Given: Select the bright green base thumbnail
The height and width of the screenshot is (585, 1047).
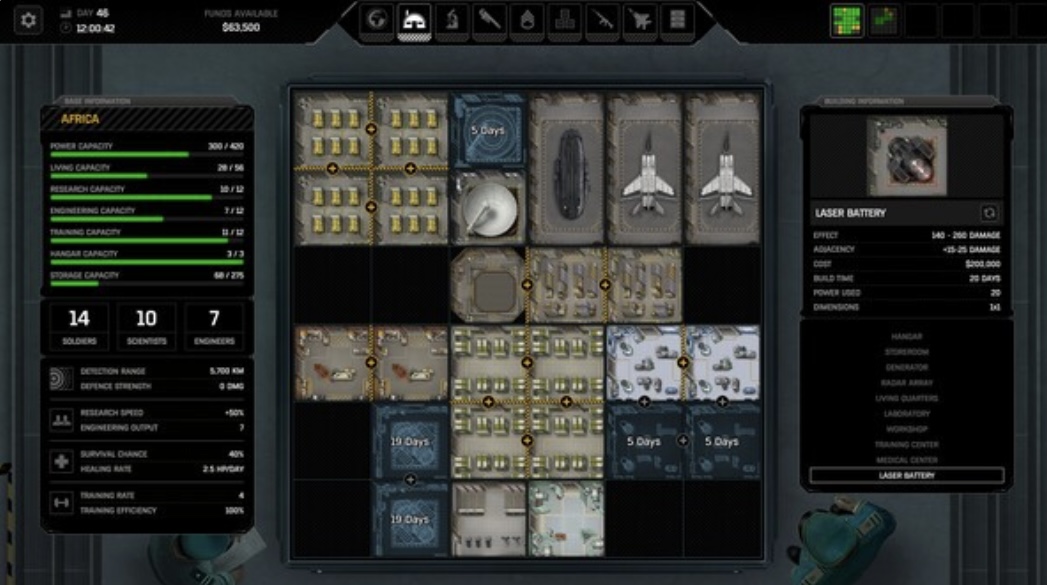Looking at the screenshot, I should coord(847,20).
